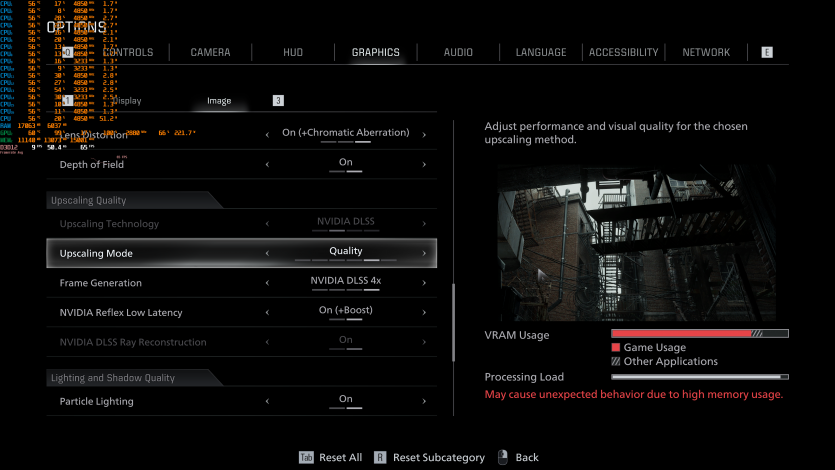This screenshot has width=835, height=470.
Task: Click right arrow for Frame Generation
Action: click(424, 283)
